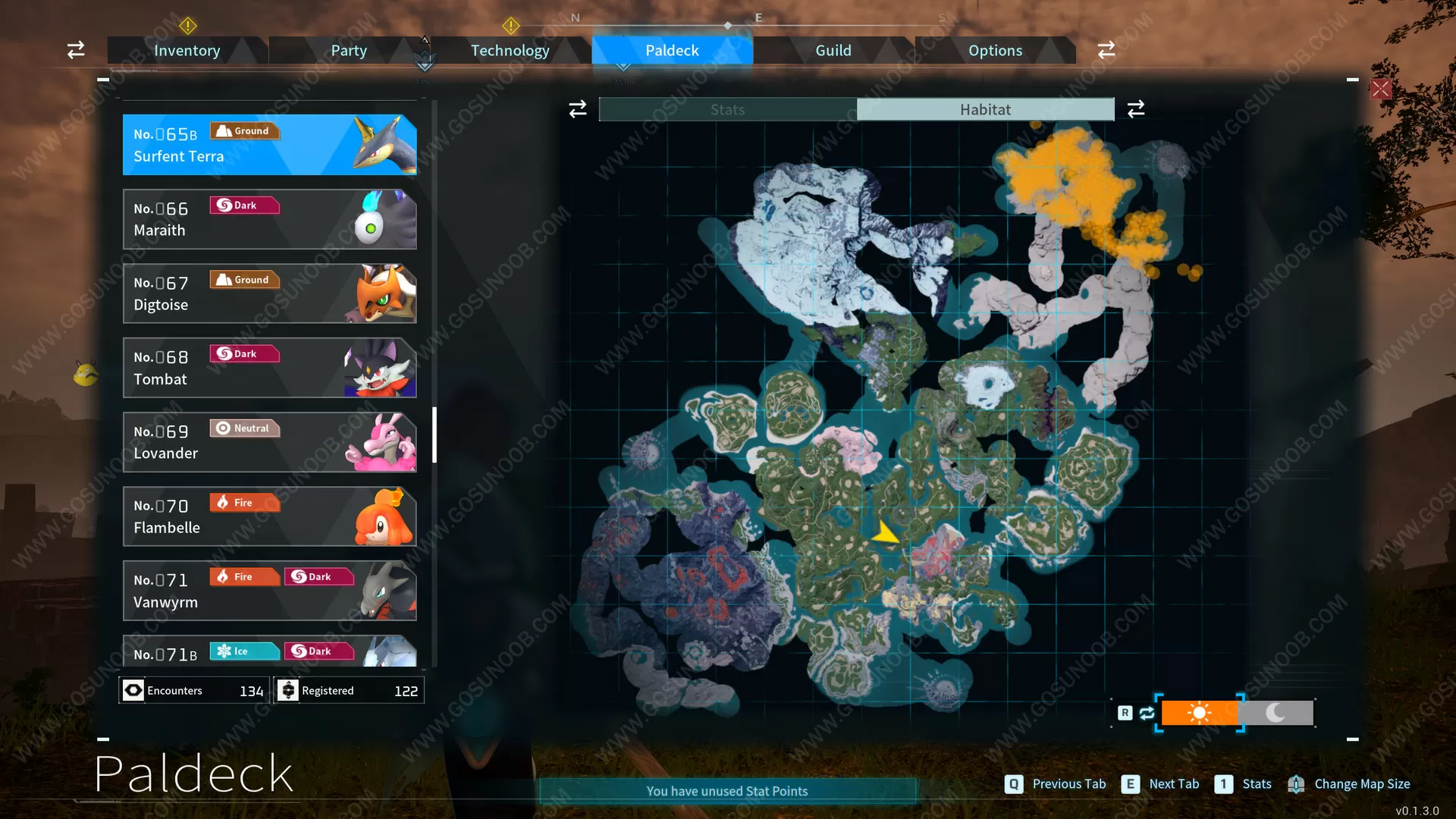Click the Encounters eye icon near the counter

pos(133,690)
